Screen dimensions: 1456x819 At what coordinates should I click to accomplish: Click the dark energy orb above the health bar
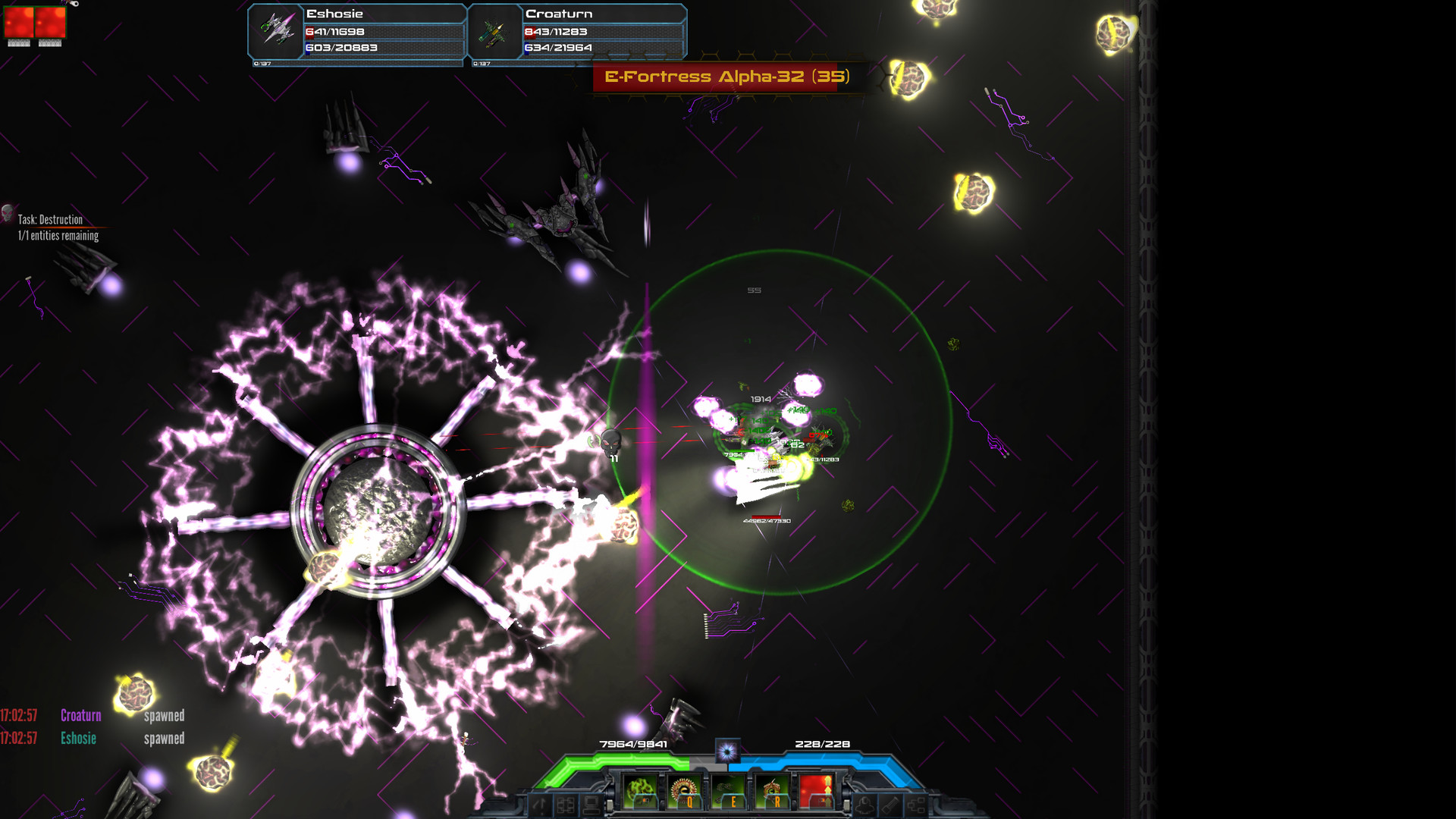(728, 751)
